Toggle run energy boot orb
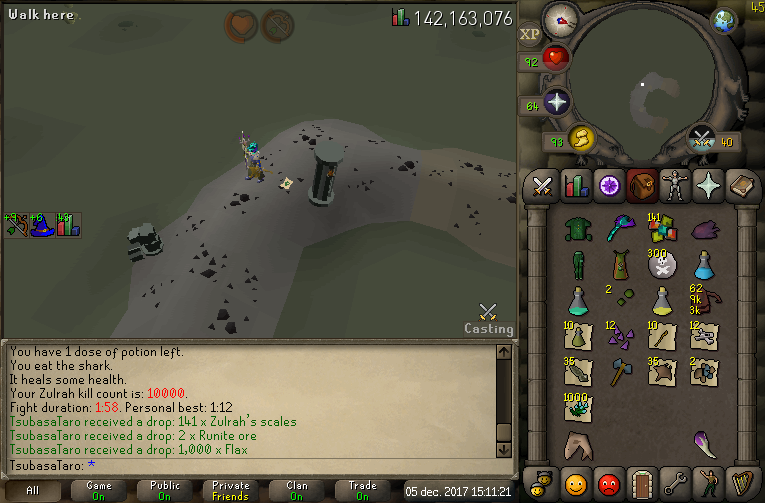765x503 pixels. 582,137
